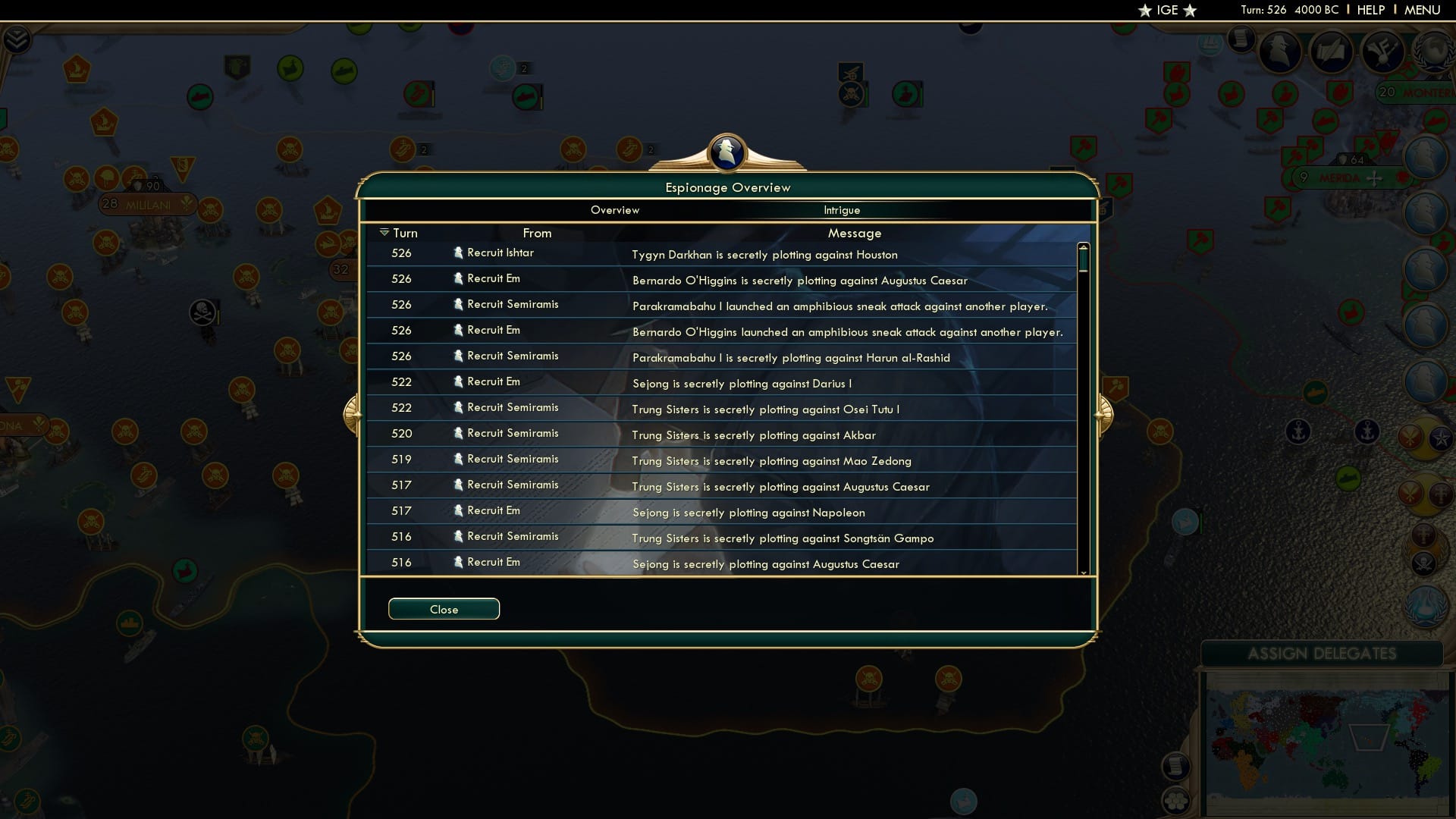Select the green submarine unit icon on map
Viewport: 1456px width, 819px height.
[344, 70]
